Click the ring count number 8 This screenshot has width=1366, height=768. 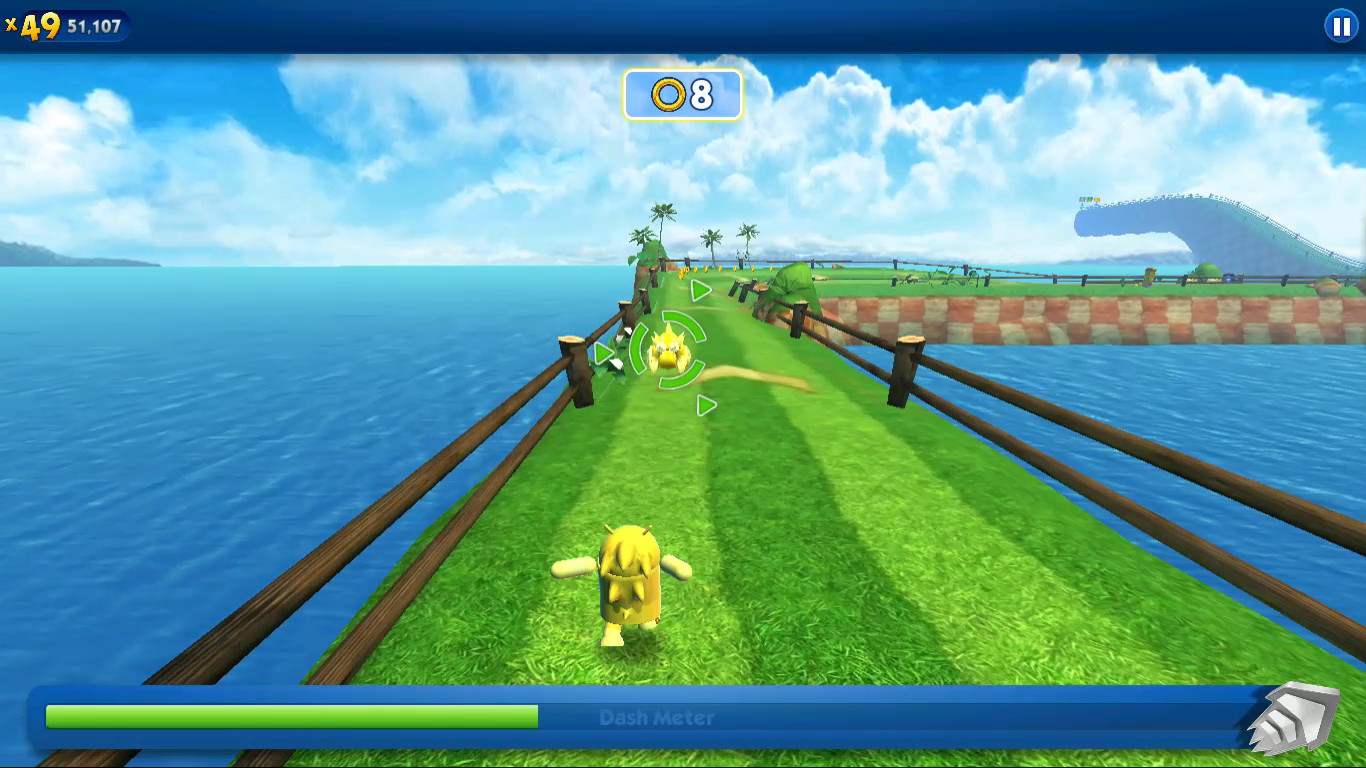[700, 96]
